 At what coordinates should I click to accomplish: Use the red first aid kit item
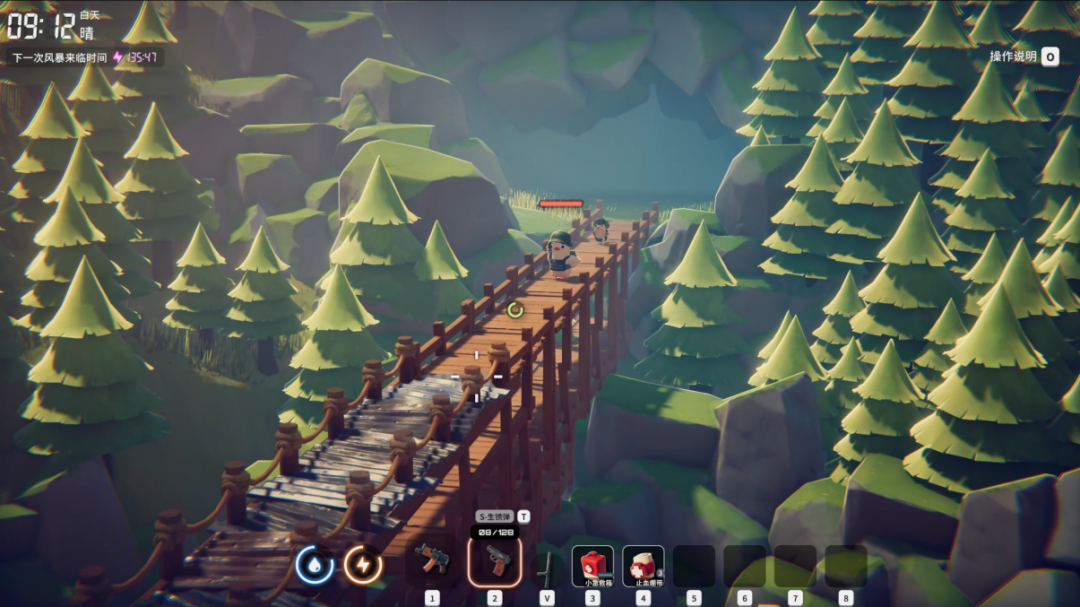[x=593, y=565]
